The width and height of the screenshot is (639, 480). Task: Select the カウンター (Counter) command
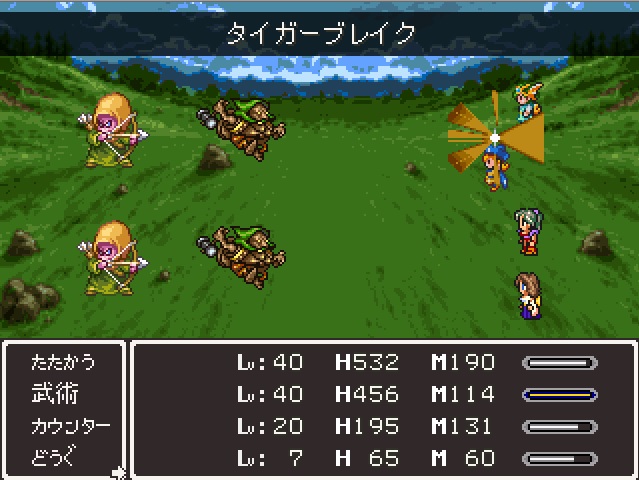(x=69, y=427)
